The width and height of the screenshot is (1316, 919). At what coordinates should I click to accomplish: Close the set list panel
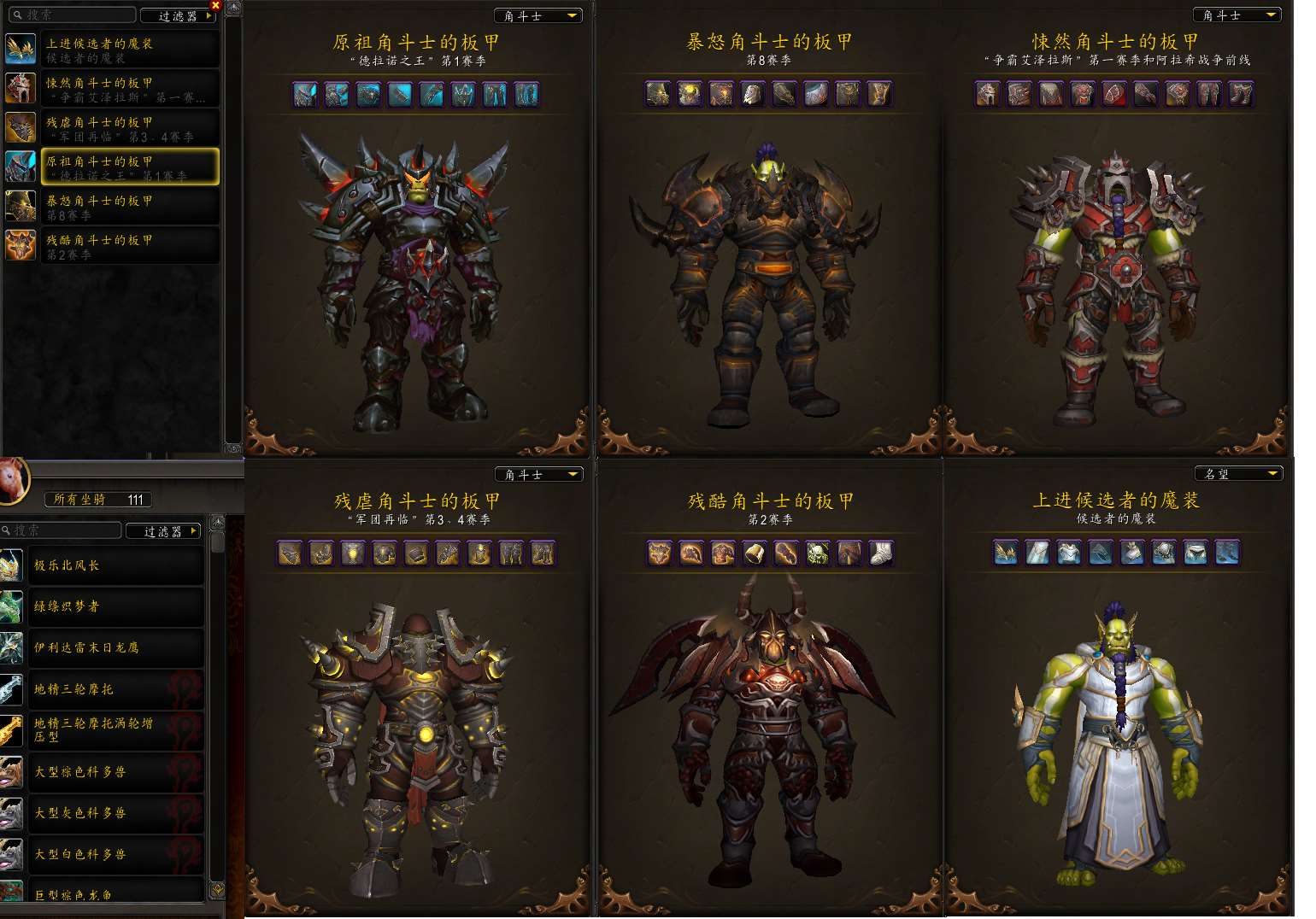click(x=215, y=5)
